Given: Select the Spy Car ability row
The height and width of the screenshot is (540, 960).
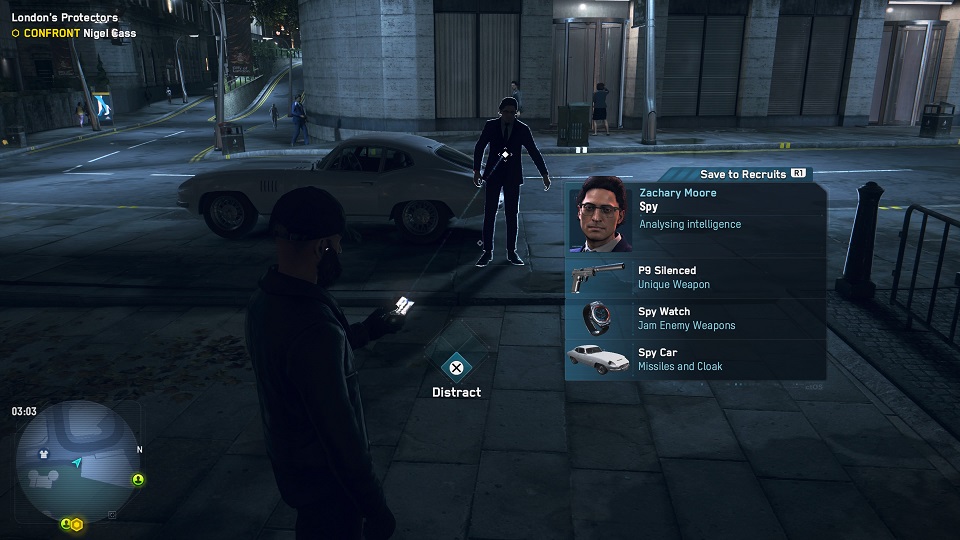Looking at the screenshot, I should [x=695, y=359].
